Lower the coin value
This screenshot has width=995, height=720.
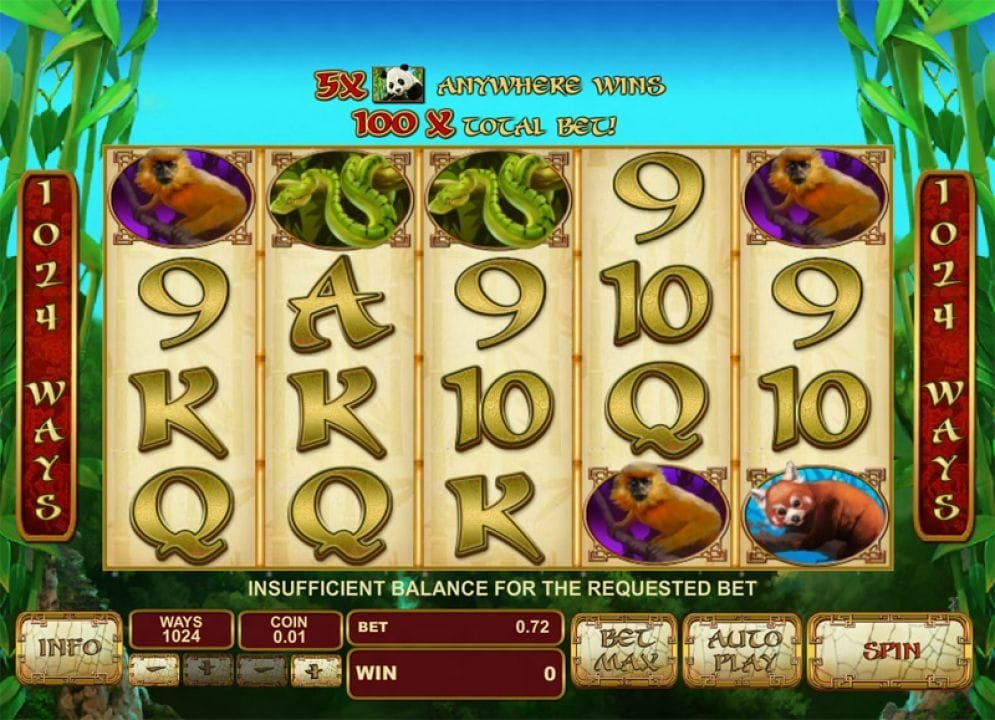tap(262, 670)
